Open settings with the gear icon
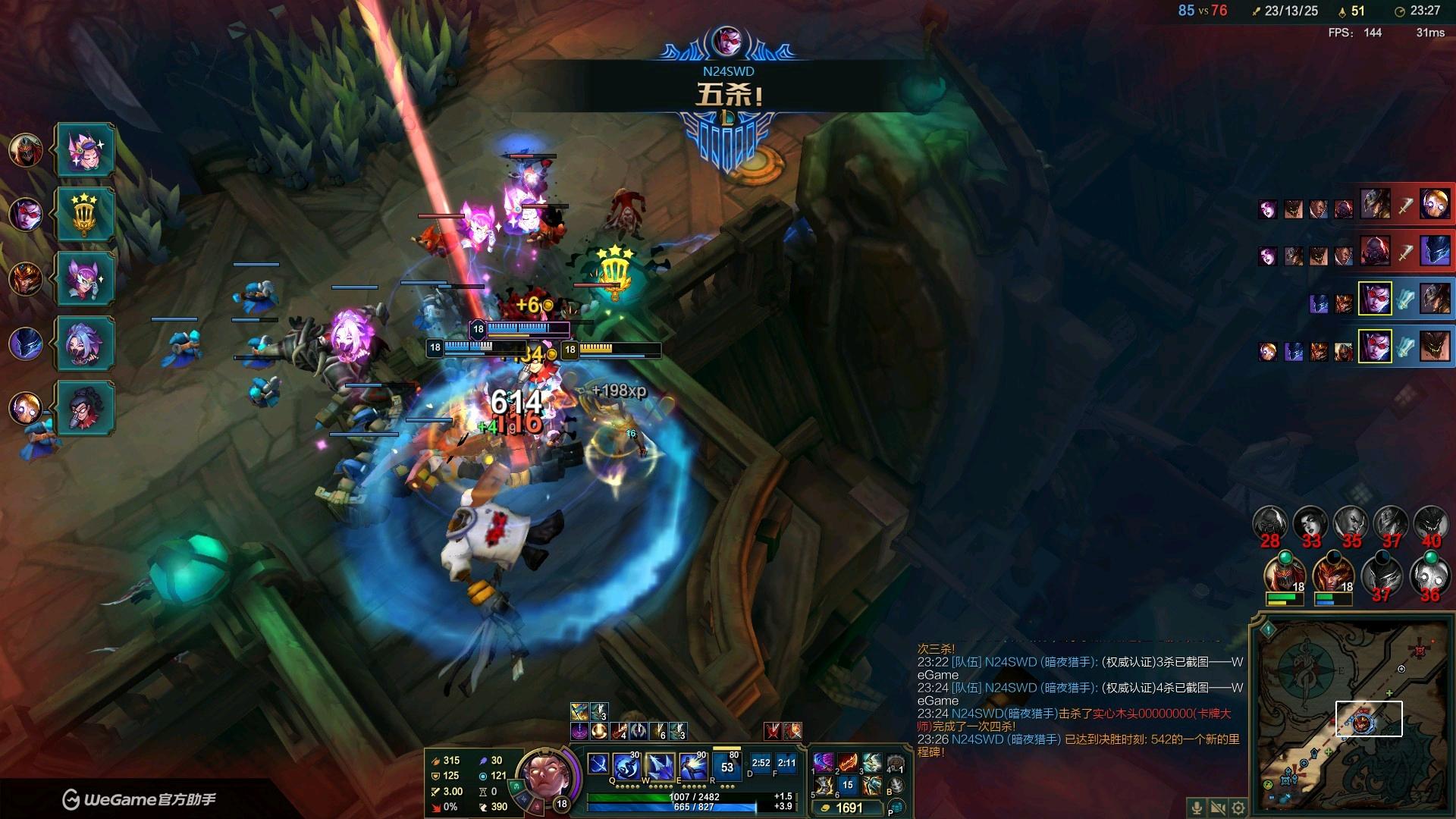 (1238, 808)
